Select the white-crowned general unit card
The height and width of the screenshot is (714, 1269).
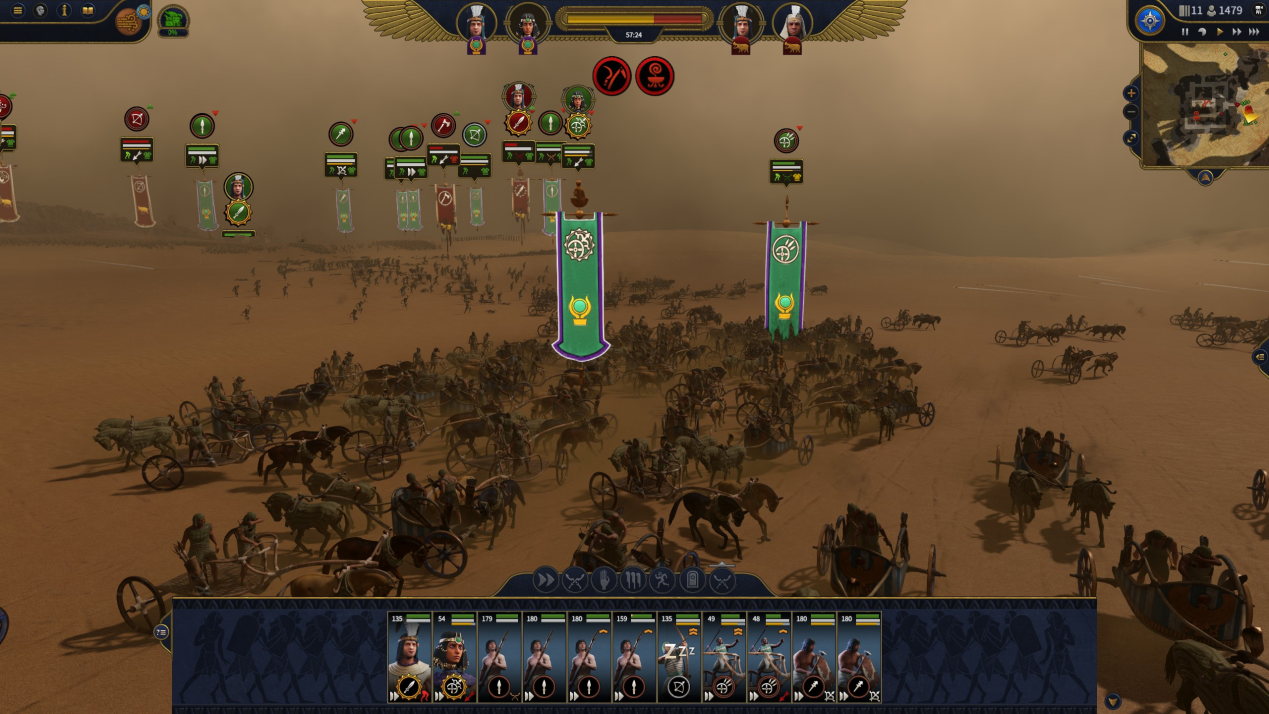click(x=410, y=657)
